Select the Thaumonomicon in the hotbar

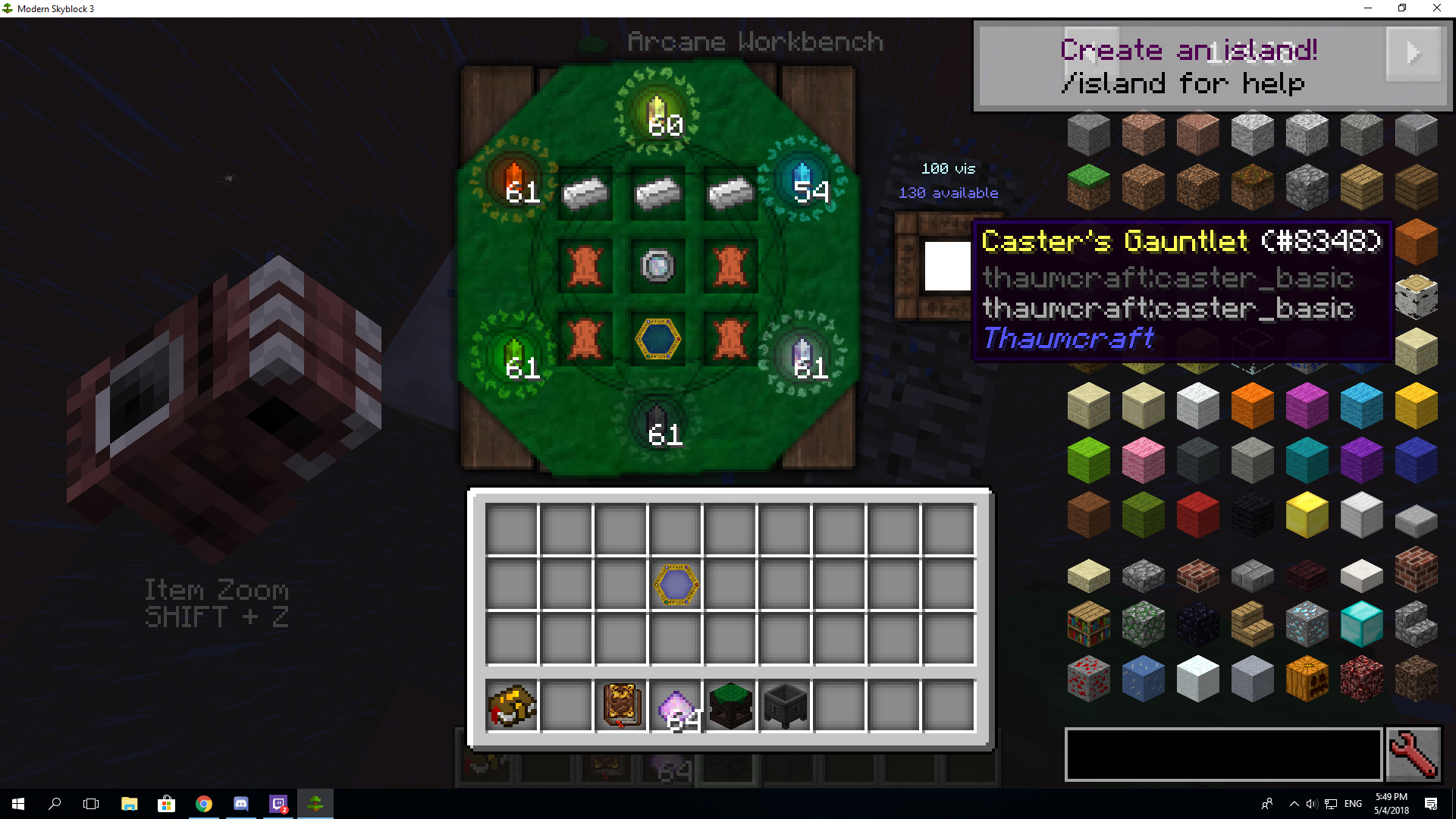click(620, 706)
